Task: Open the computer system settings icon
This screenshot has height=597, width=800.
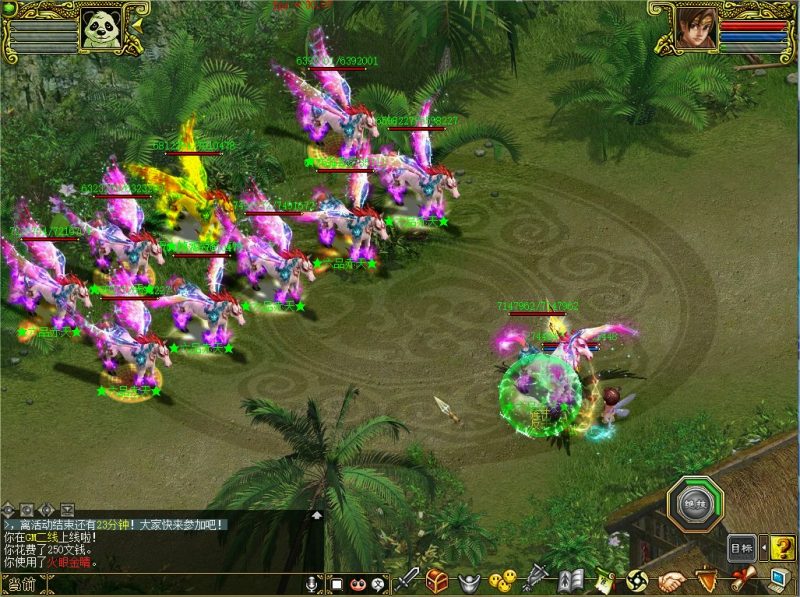Action: (x=779, y=580)
